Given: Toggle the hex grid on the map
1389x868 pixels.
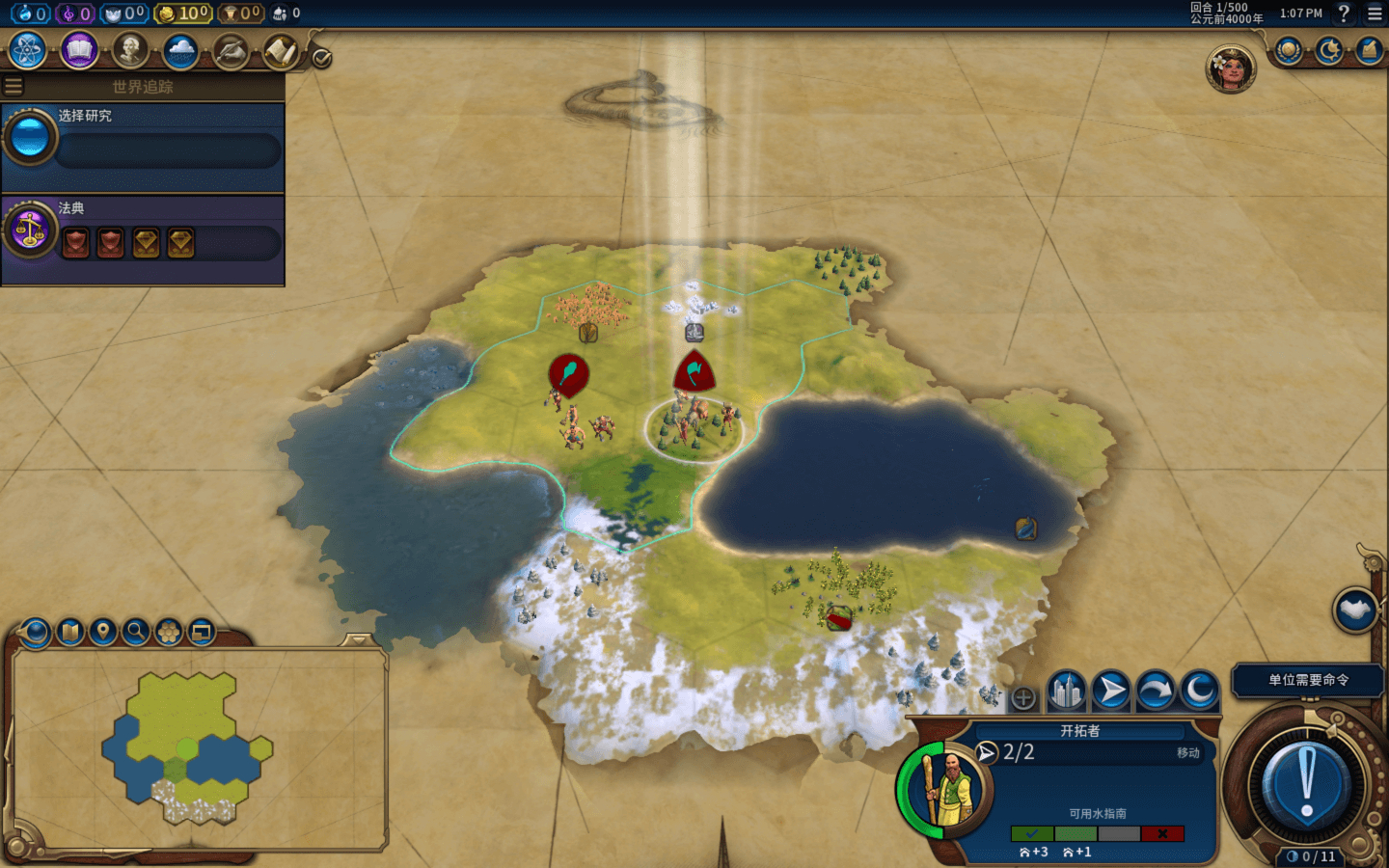Looking at the screenshot, I should click(169, 633).
